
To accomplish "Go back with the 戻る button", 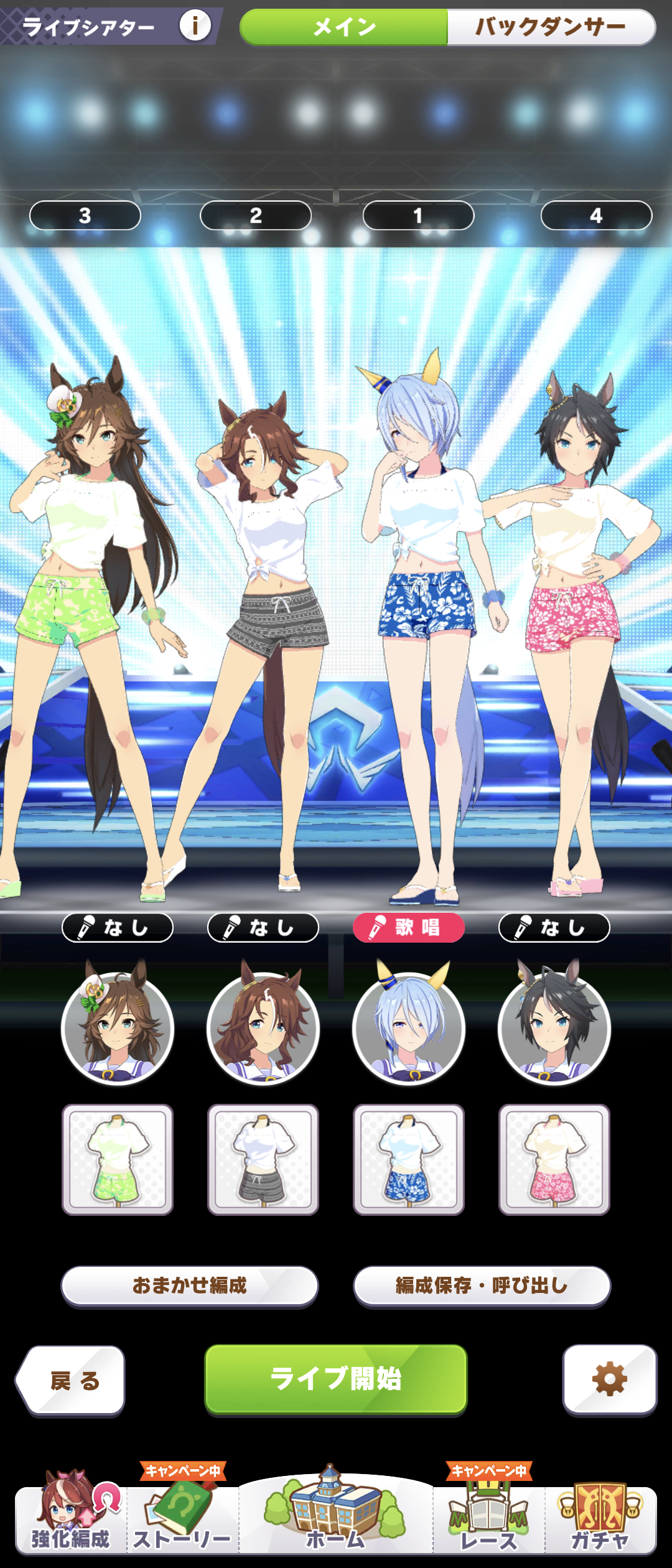I will pyautogui.click(x=71, y=1380).
